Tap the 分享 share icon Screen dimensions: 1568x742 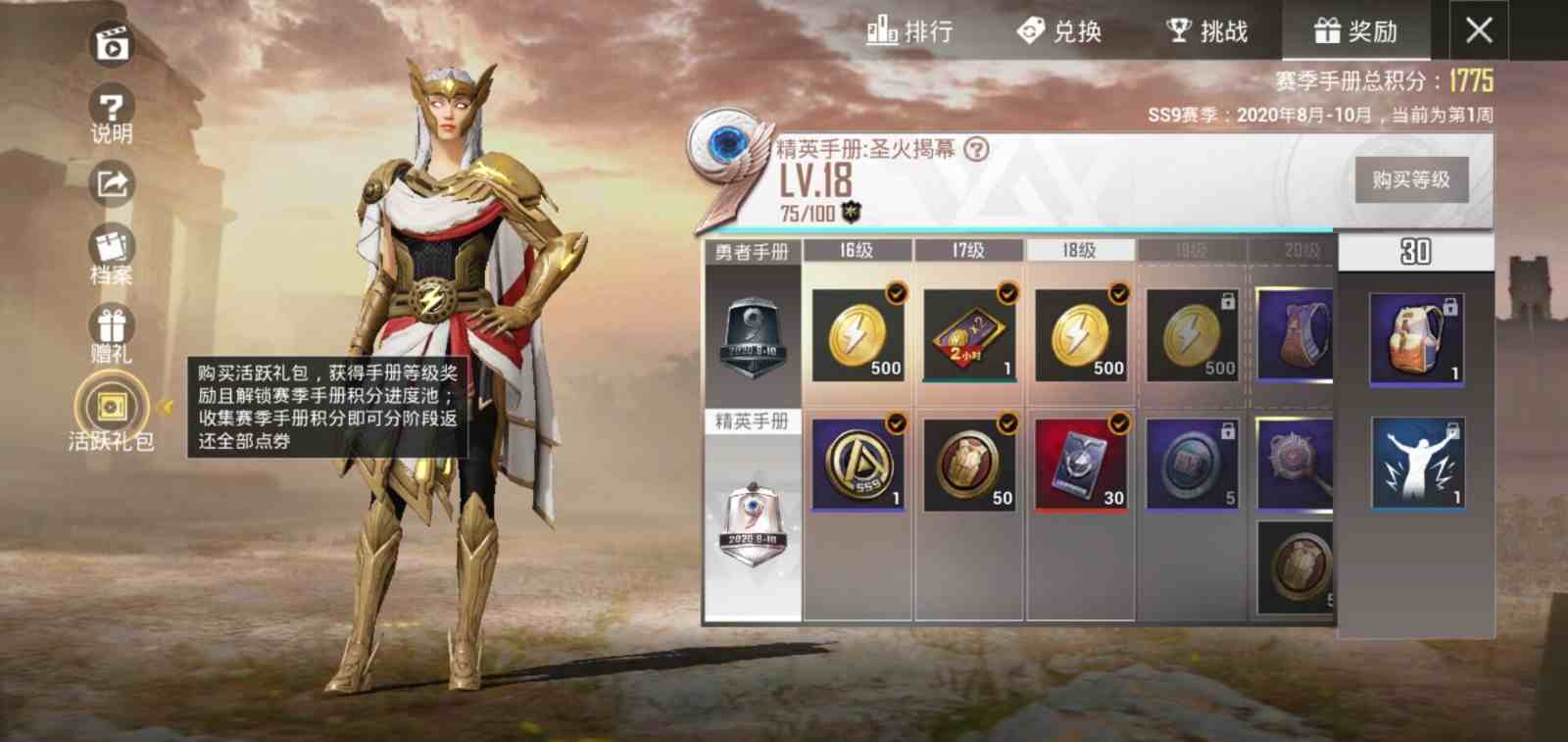111,181
